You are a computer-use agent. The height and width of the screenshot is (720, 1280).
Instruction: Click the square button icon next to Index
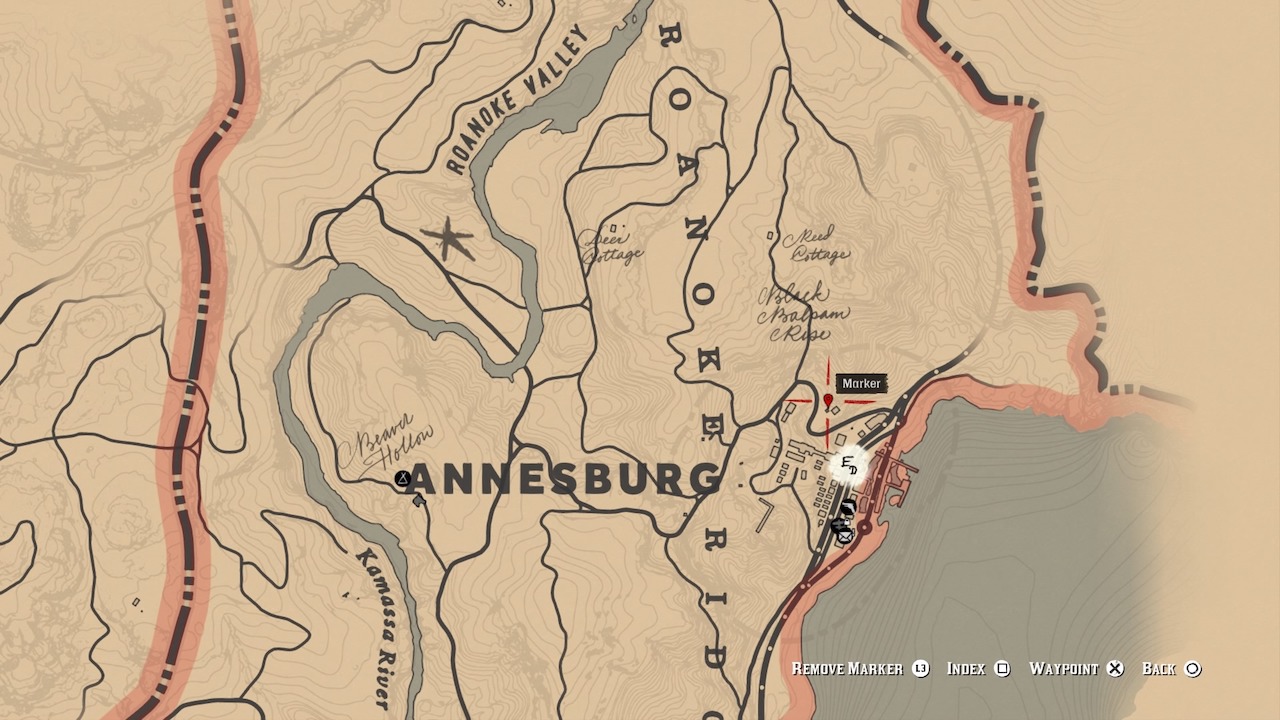point(1001,669)
